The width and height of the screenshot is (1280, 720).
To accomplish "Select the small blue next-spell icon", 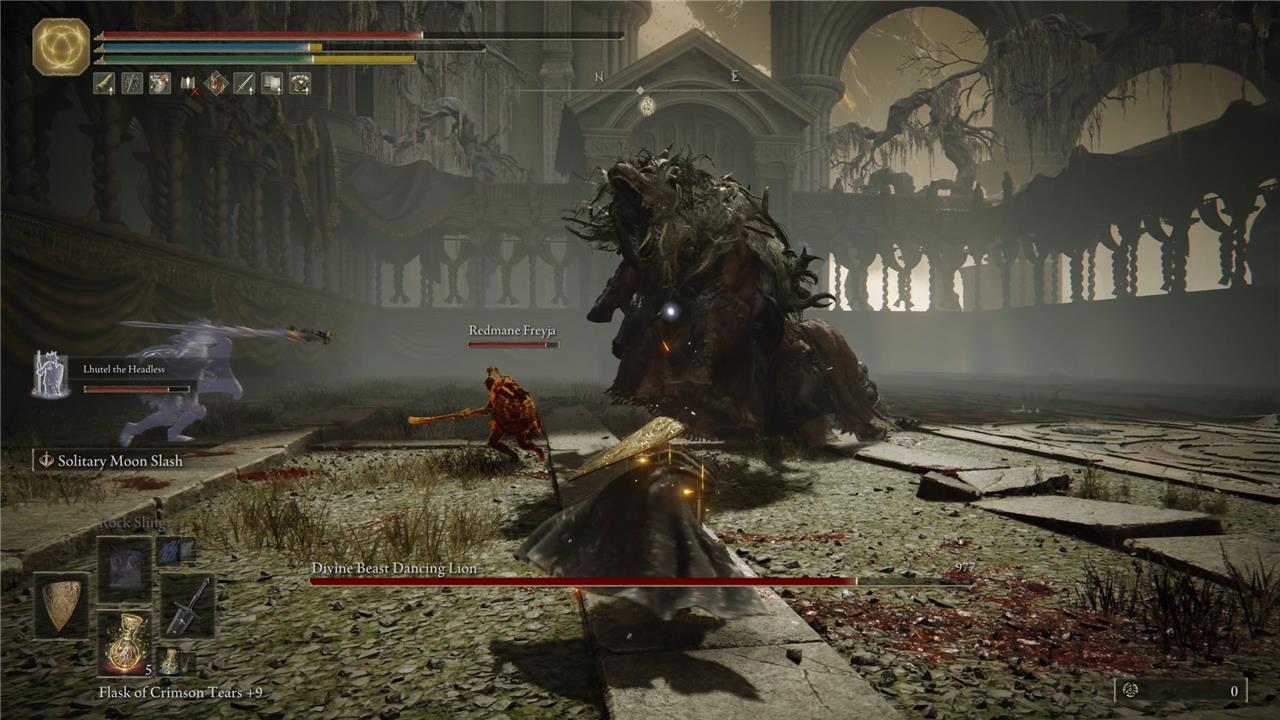I will point(175,550).
